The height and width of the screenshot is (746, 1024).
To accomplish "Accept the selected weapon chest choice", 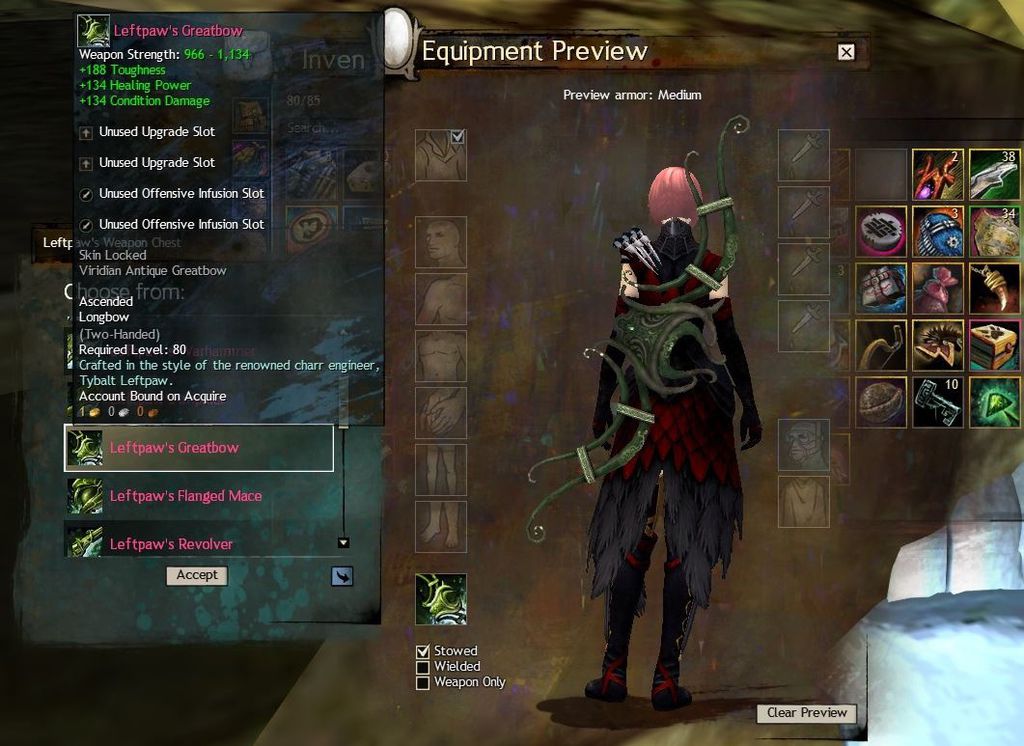I will [197, 575].
